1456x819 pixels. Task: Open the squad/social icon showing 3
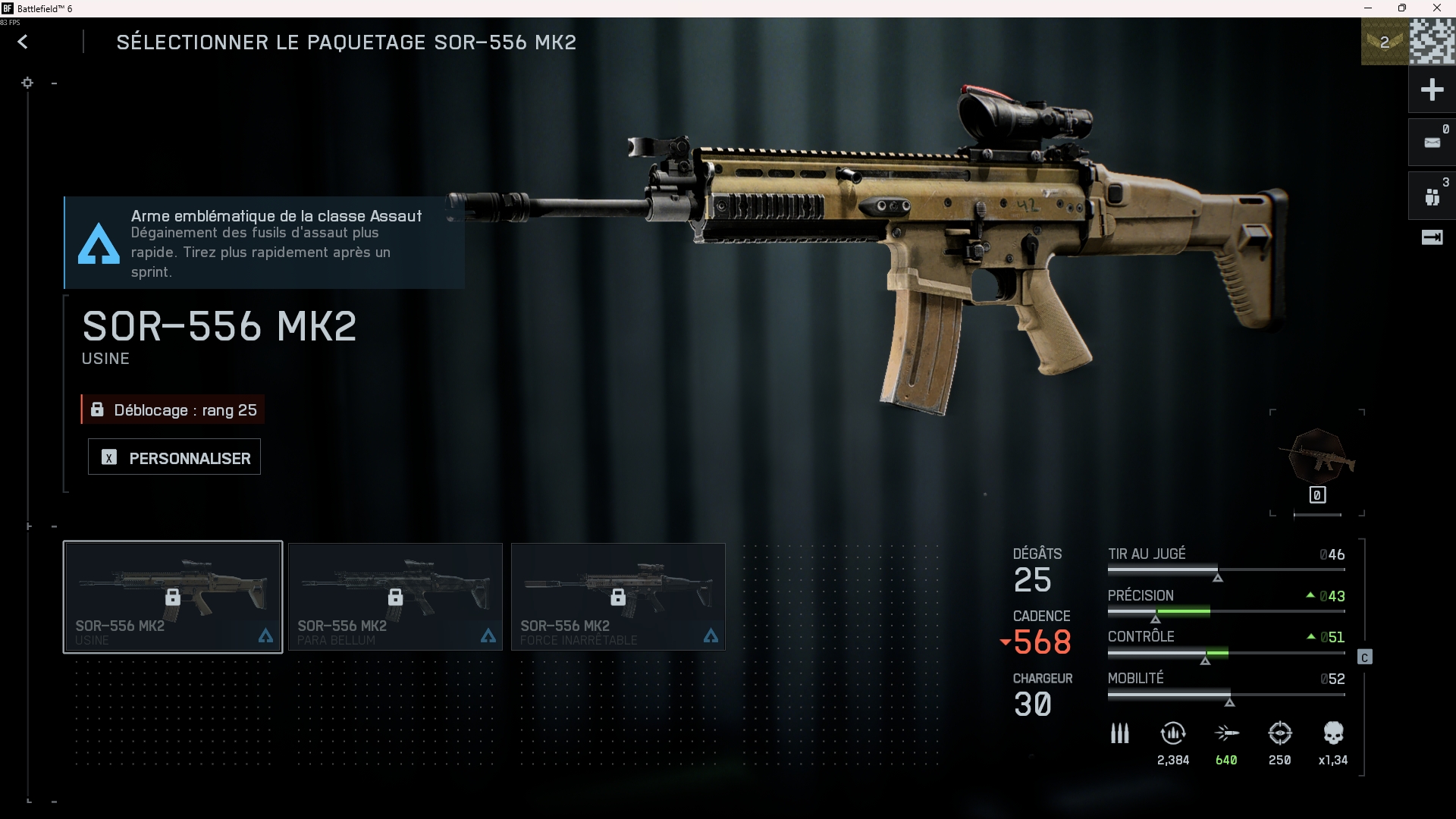pyautogui.click(x=1432, y=196)
